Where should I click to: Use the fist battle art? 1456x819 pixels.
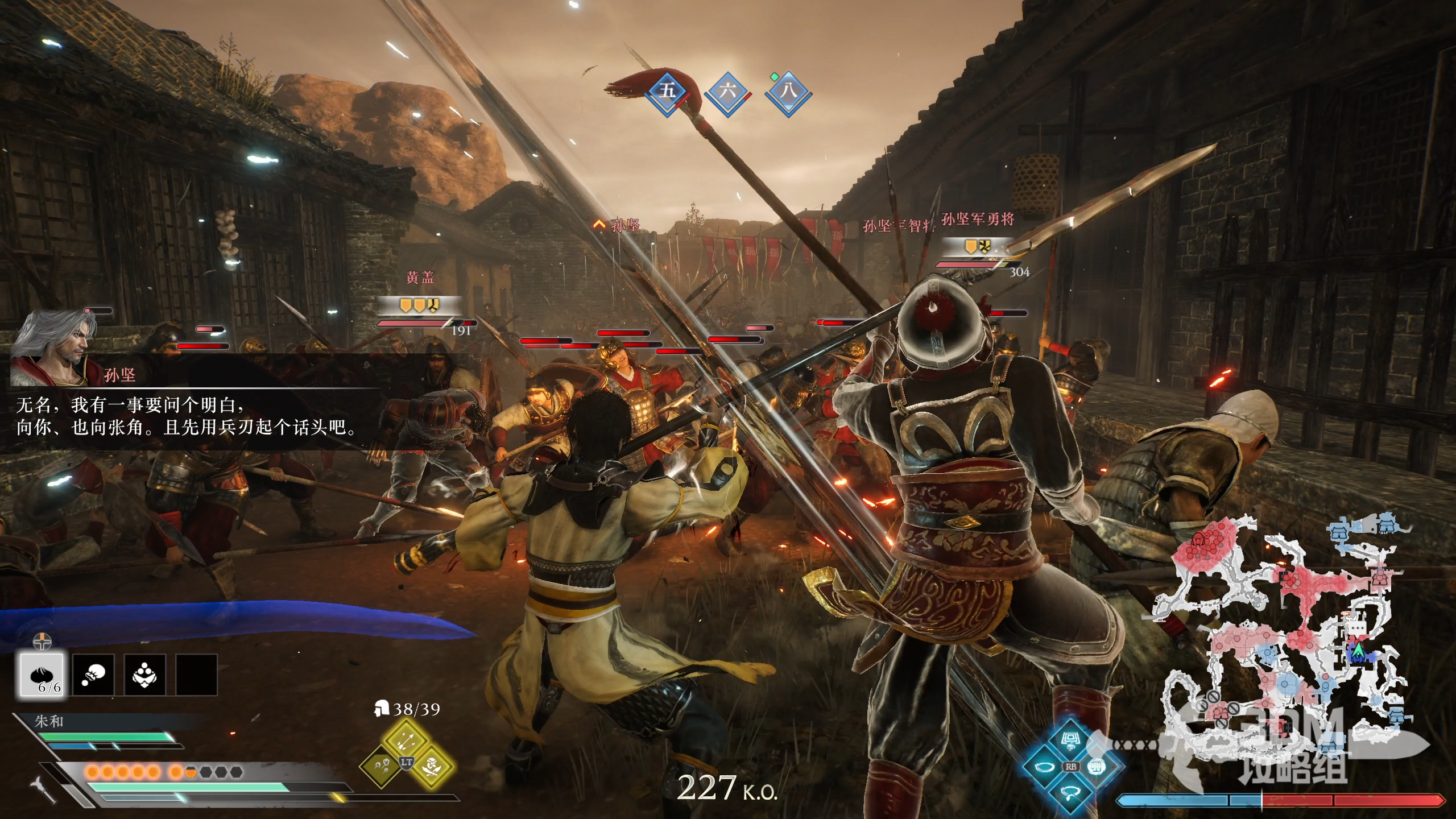pos(1096,767)
